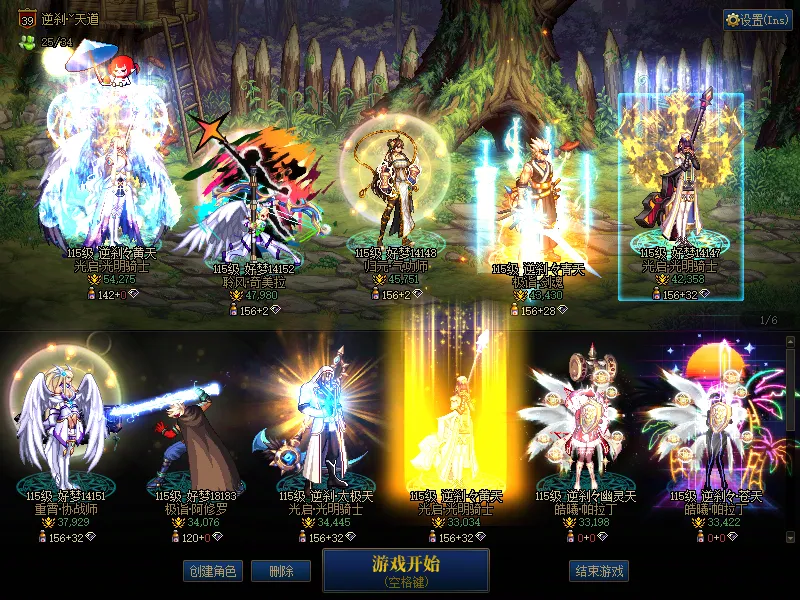The image size is (800, 600).
Task: Open the 创建角色 create character screen
Action: point(211,571)
